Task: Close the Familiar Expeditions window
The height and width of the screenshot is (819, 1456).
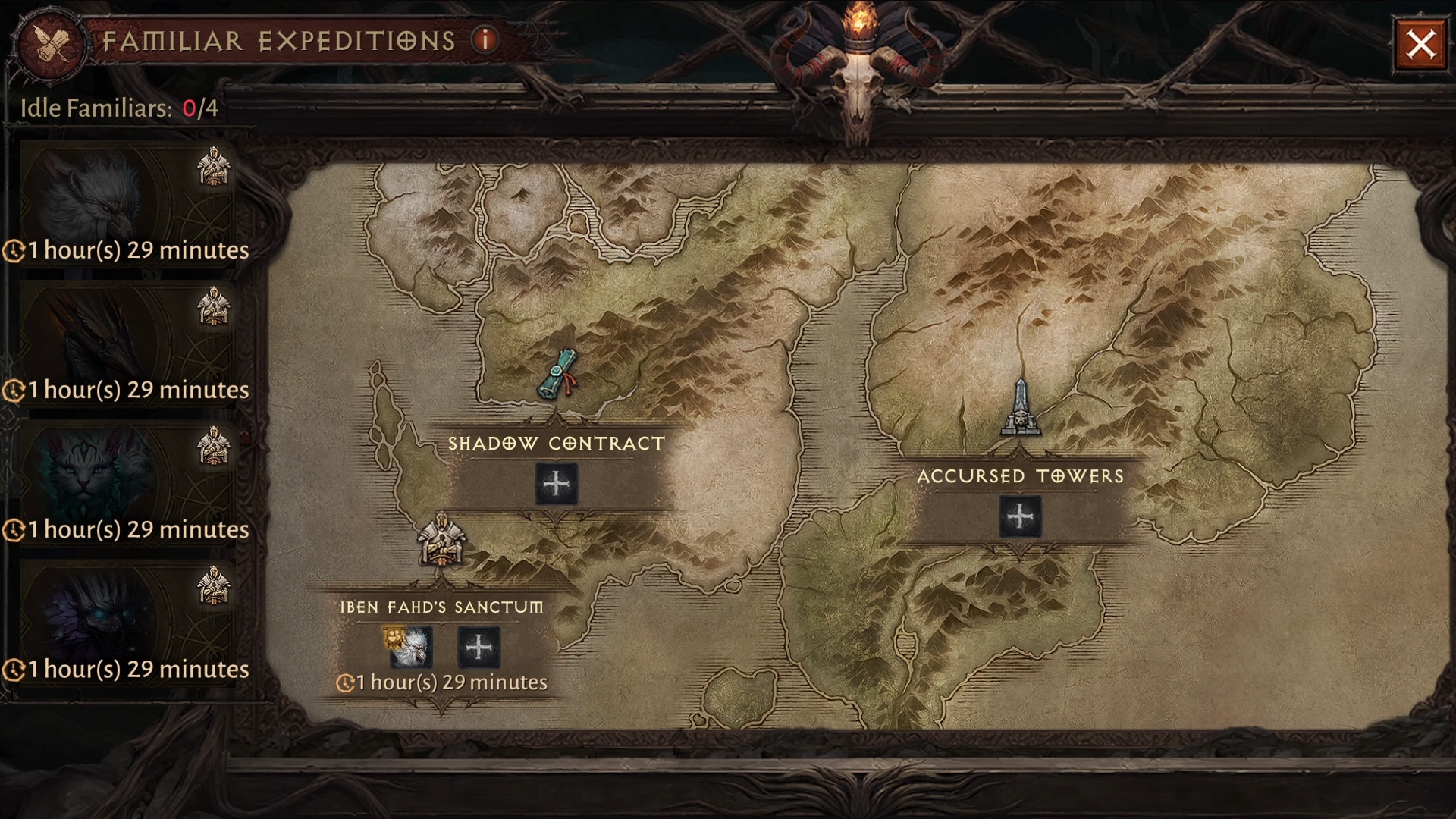Action: [x=1420, y=45]
